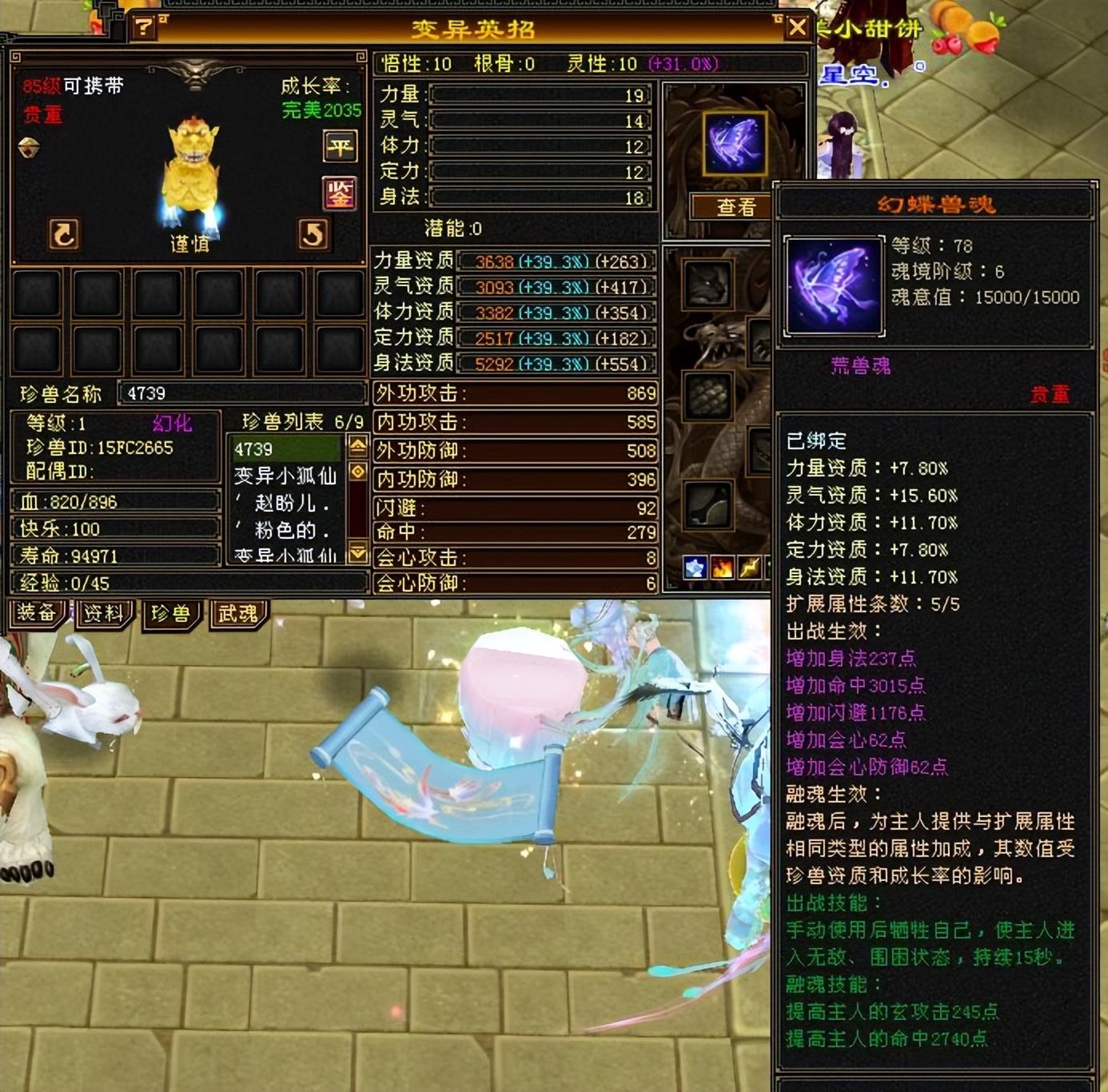
Task: Click the fire element skill icon
Action: pyautogui.click(x=722, y=568)
